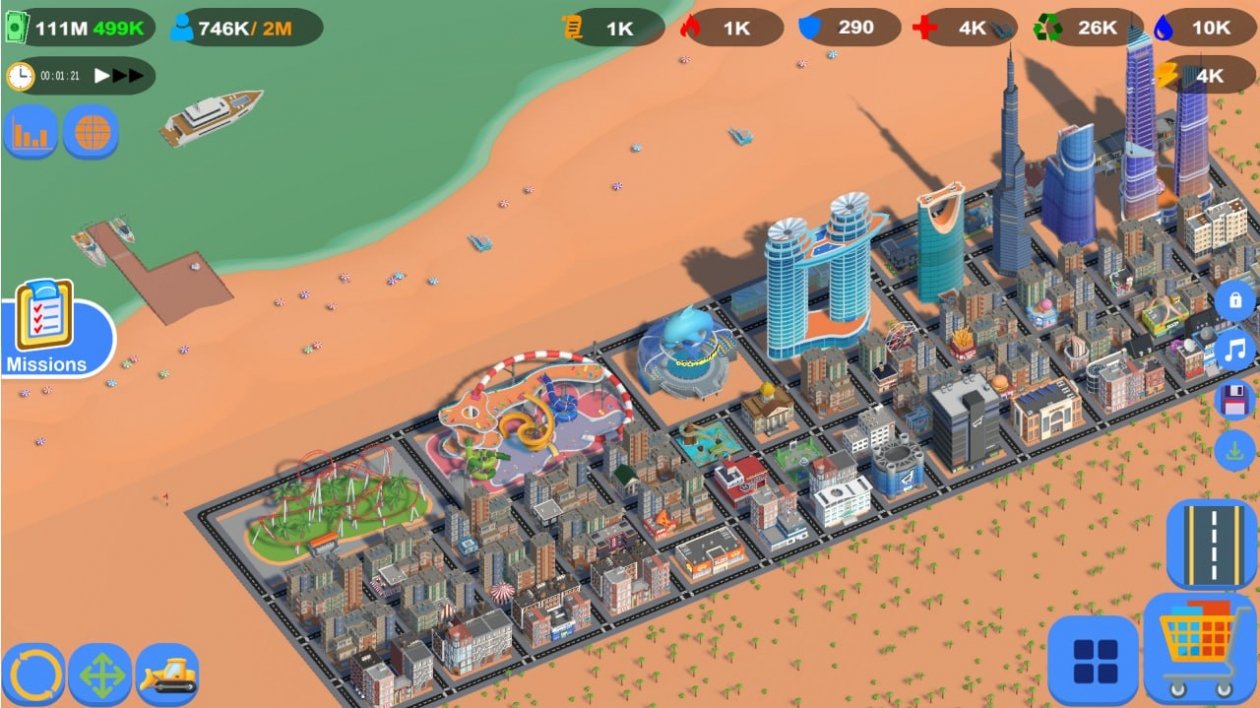Set game speed with the white play arrow
The image size is (1260, 708).
coord(102,75)
